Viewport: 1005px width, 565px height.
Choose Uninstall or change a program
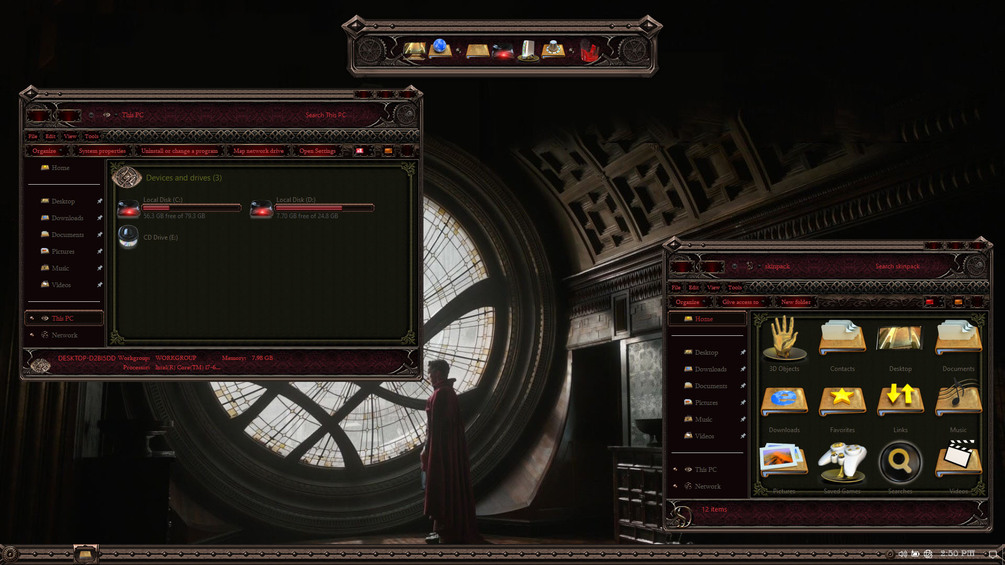coord(178,151)
